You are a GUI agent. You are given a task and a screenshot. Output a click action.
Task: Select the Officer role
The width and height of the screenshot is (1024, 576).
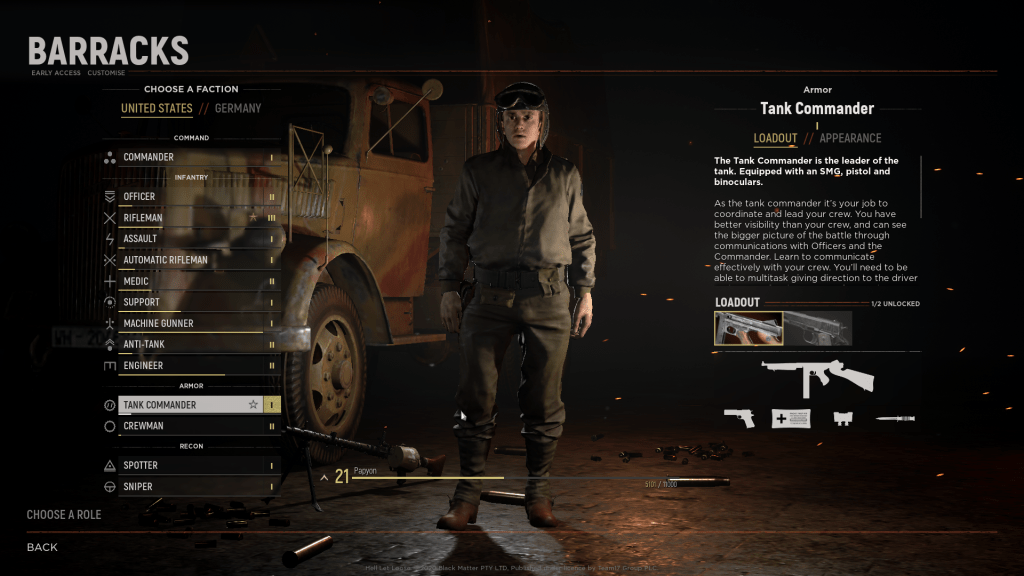point(190,197)
